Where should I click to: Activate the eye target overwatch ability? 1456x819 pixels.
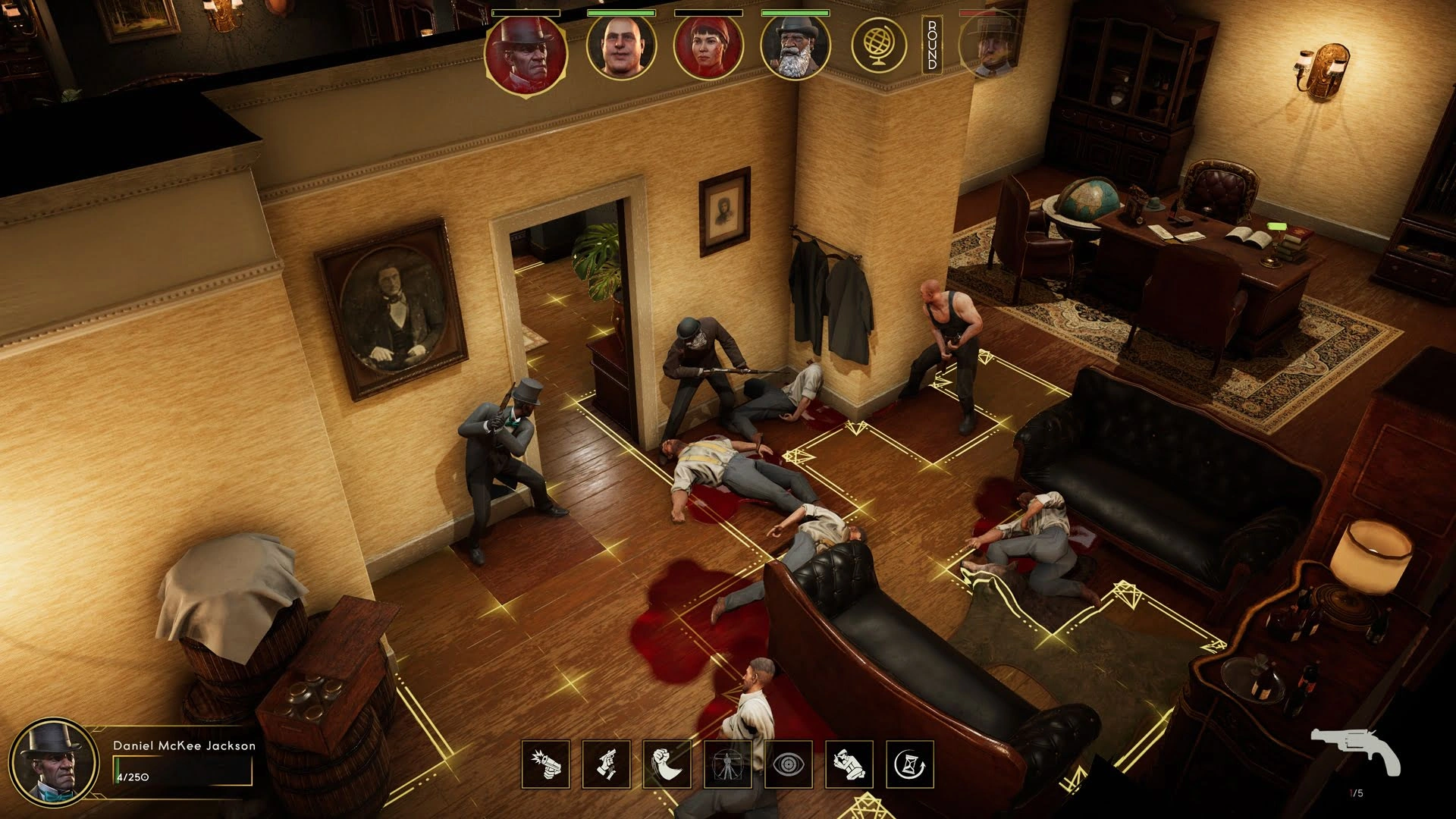pos(788,764)
